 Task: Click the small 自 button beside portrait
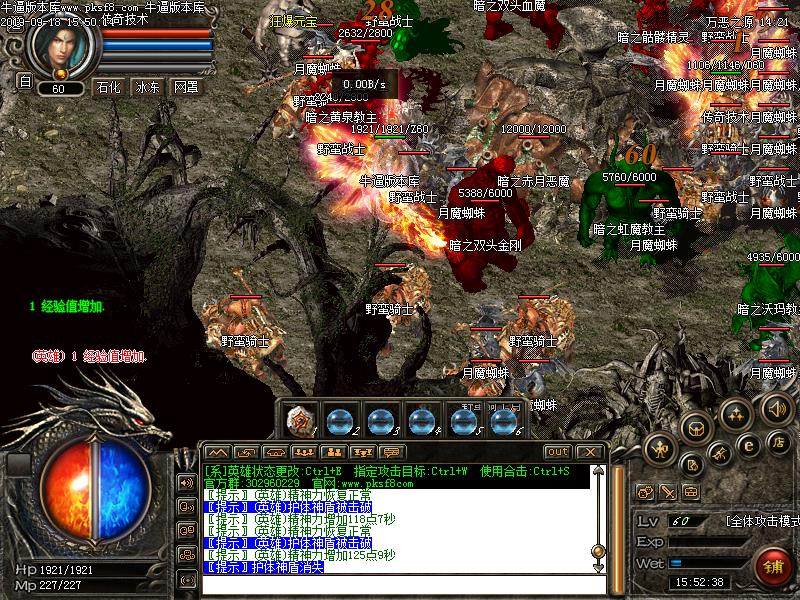(25, 82)
